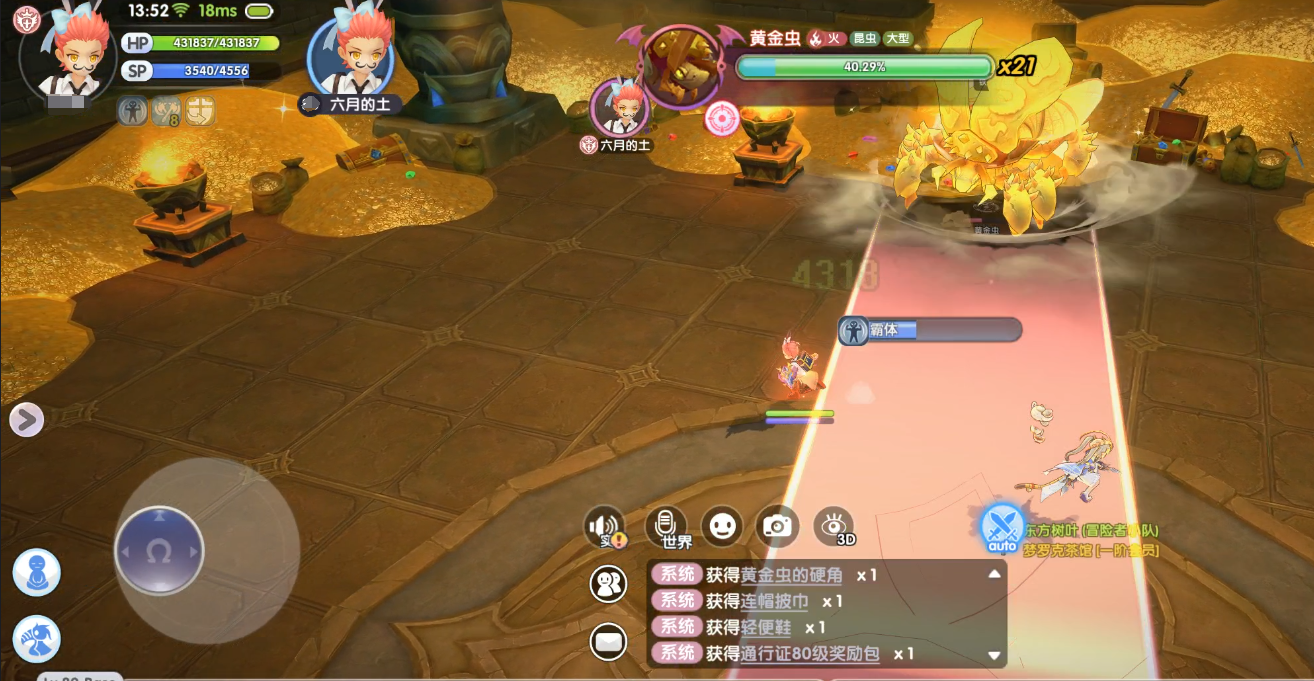Toggle the 3D eye view mode

point(834,525)
